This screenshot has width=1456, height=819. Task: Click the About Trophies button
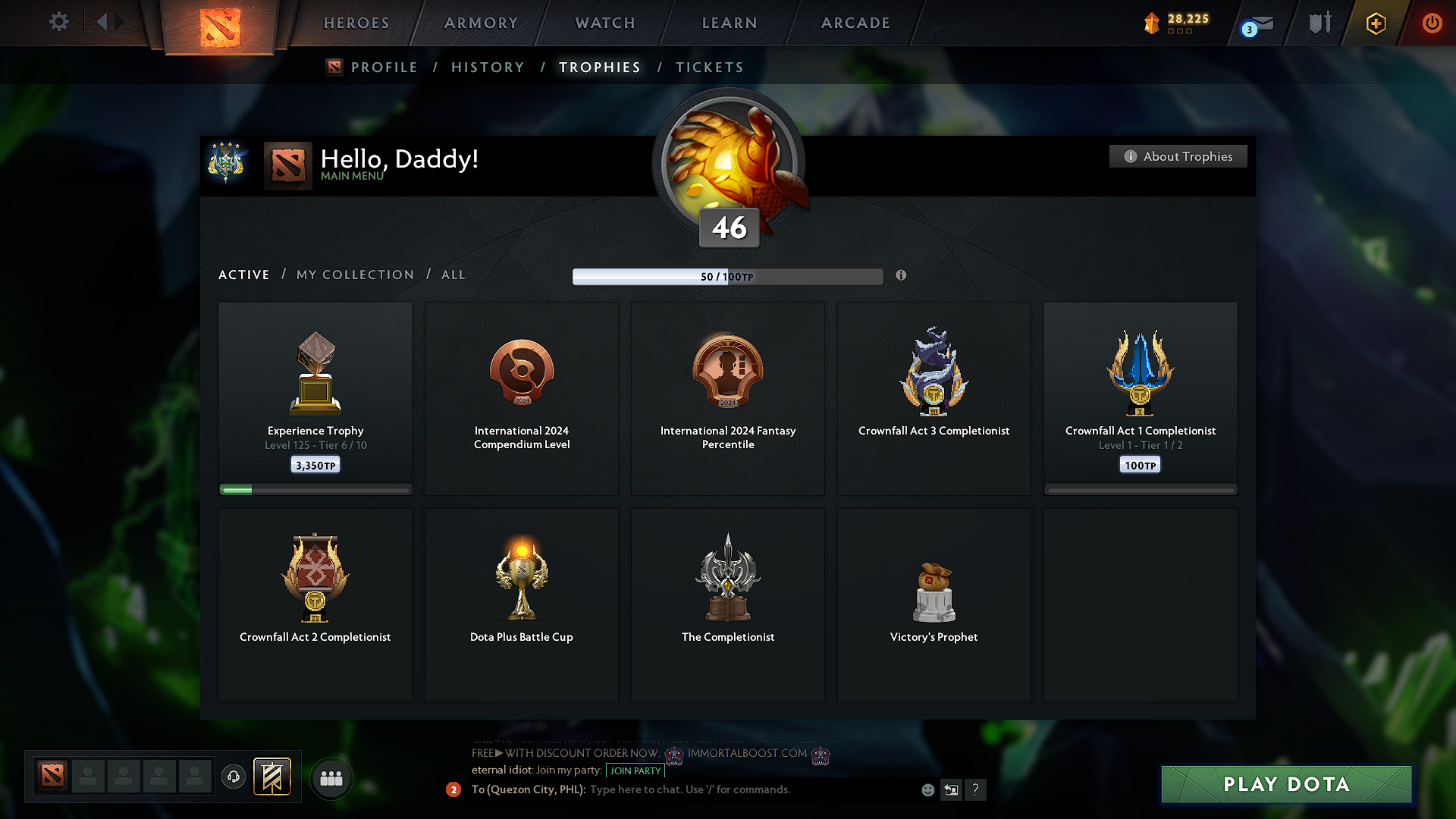[1178, 156]
